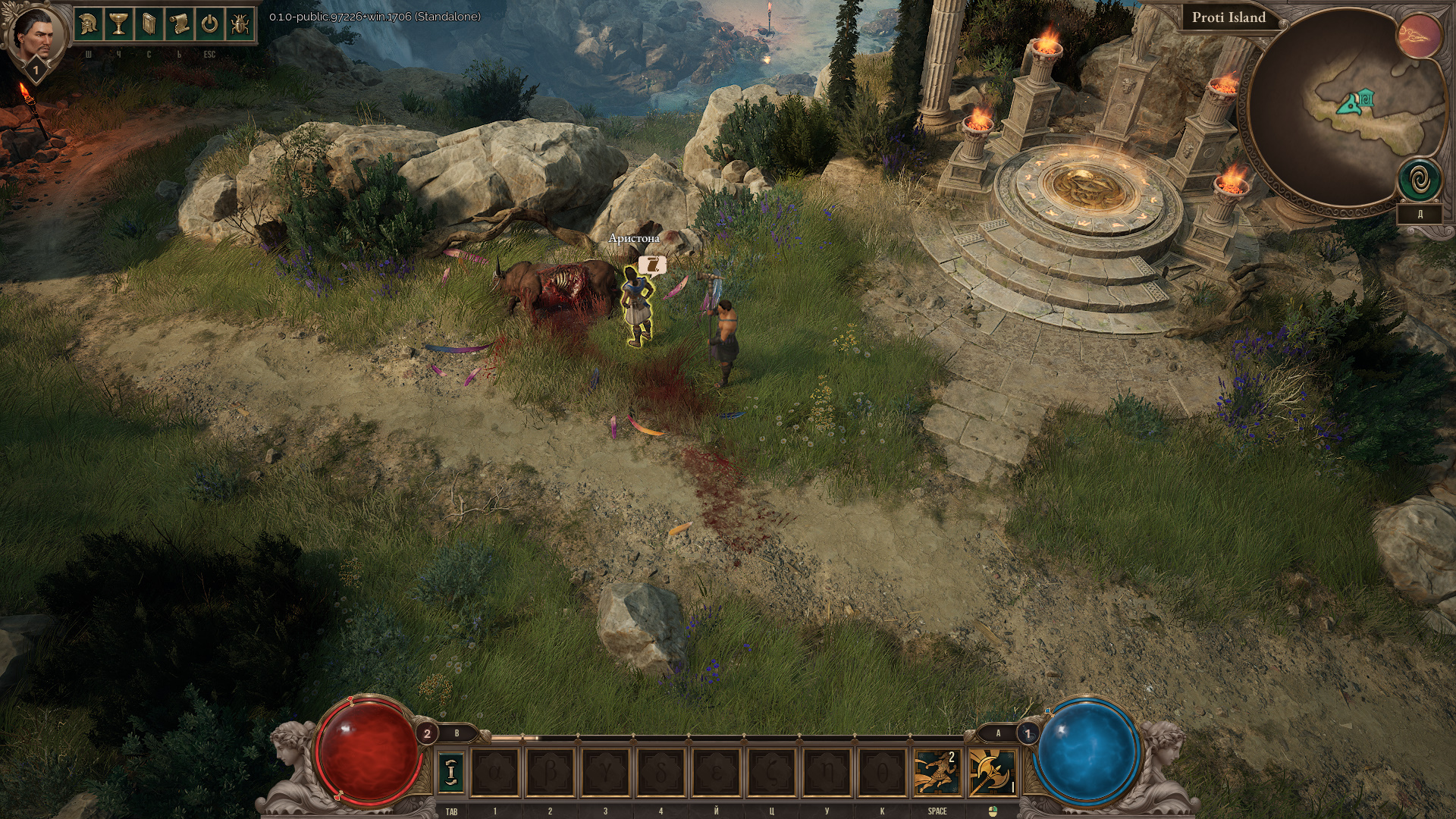Screen dimensions: 1456x819
Task: Open the game menu power icon
Action: coord(209,24)
